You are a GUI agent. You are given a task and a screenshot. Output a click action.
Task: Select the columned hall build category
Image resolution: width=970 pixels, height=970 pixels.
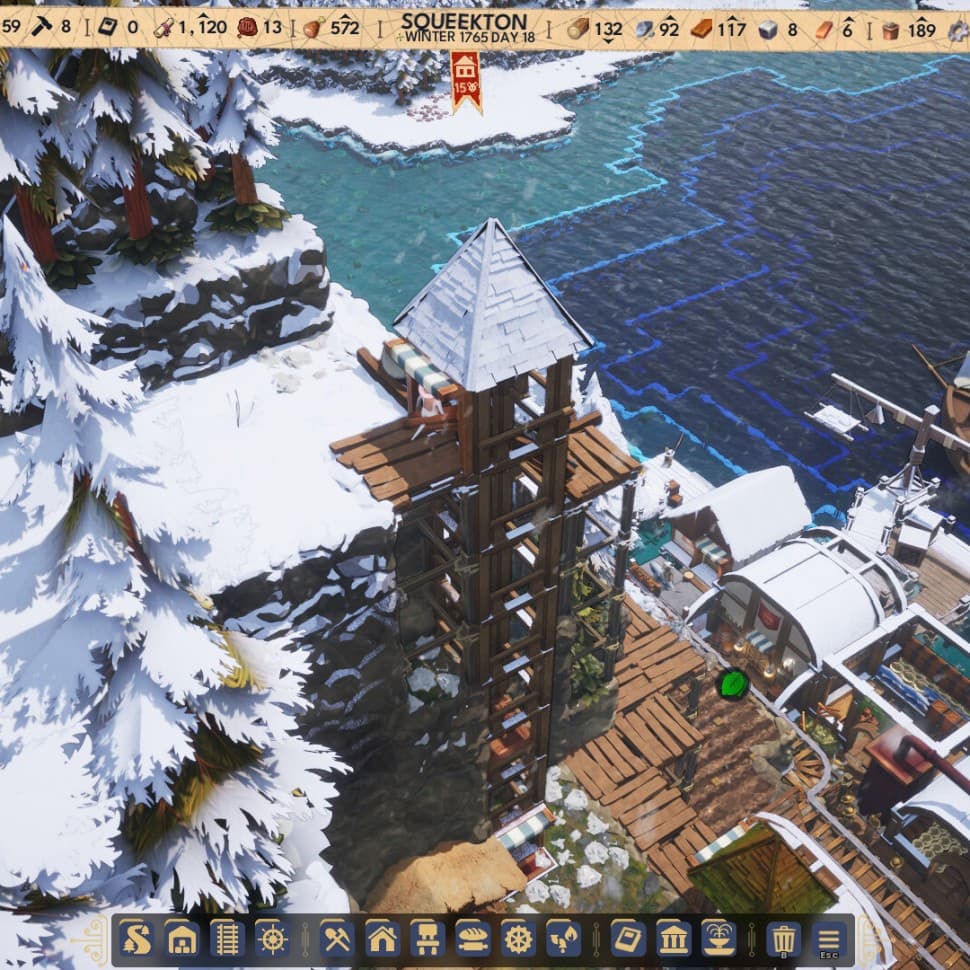click(673, 939)
